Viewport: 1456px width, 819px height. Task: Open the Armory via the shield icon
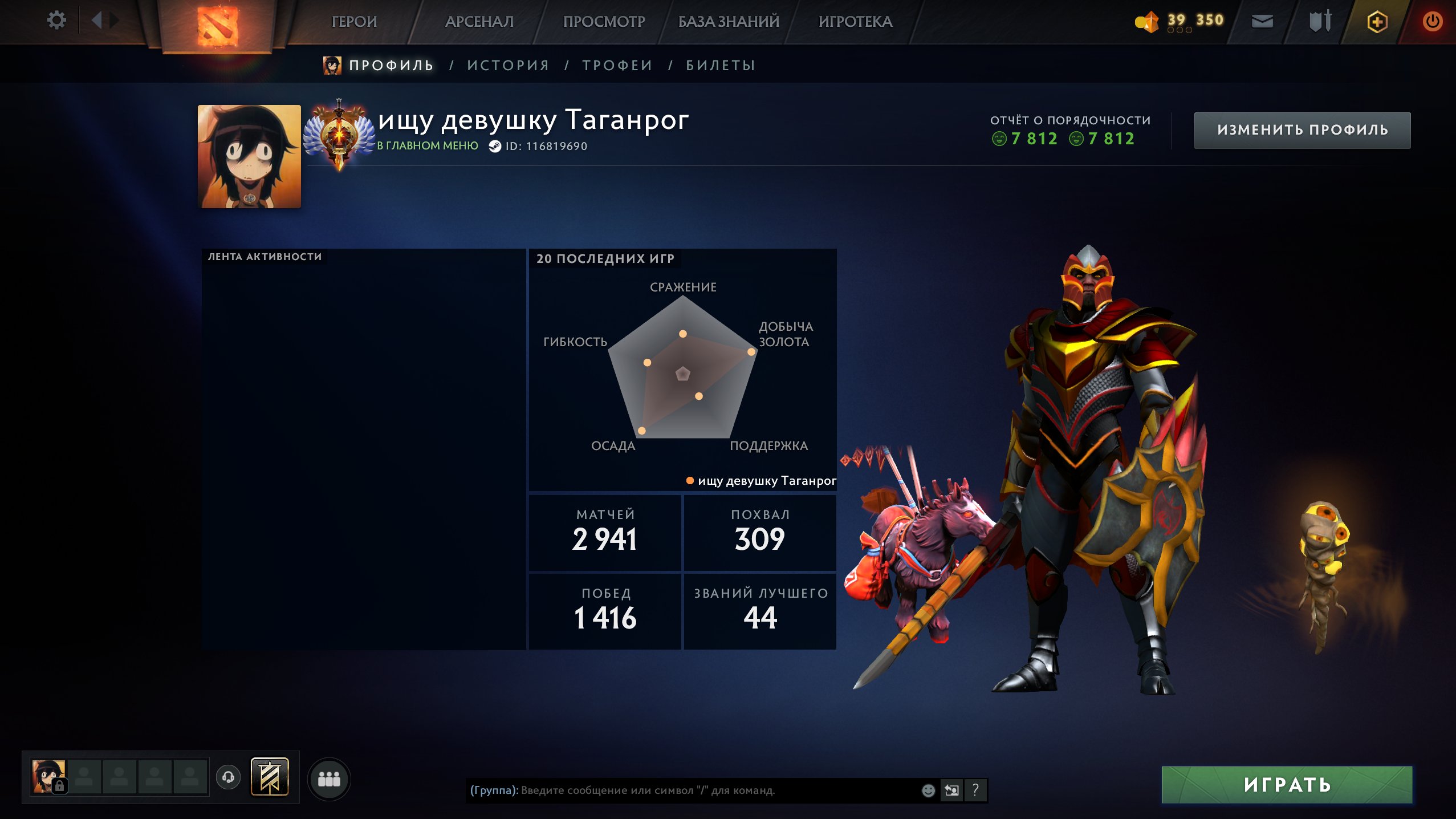pyautogui.click(x=1320, y=21)
